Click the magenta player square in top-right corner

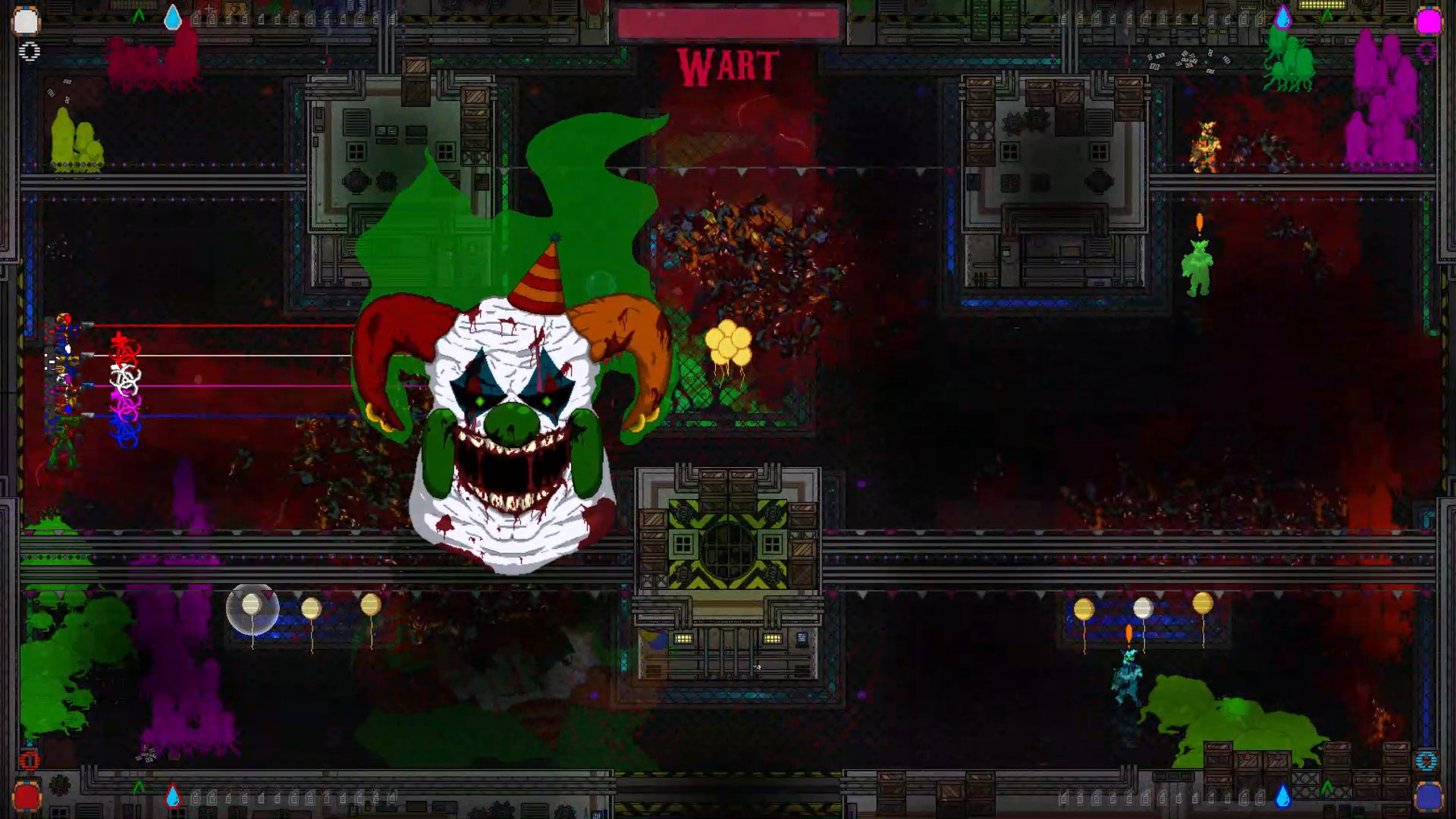[x=1429, y=20]
